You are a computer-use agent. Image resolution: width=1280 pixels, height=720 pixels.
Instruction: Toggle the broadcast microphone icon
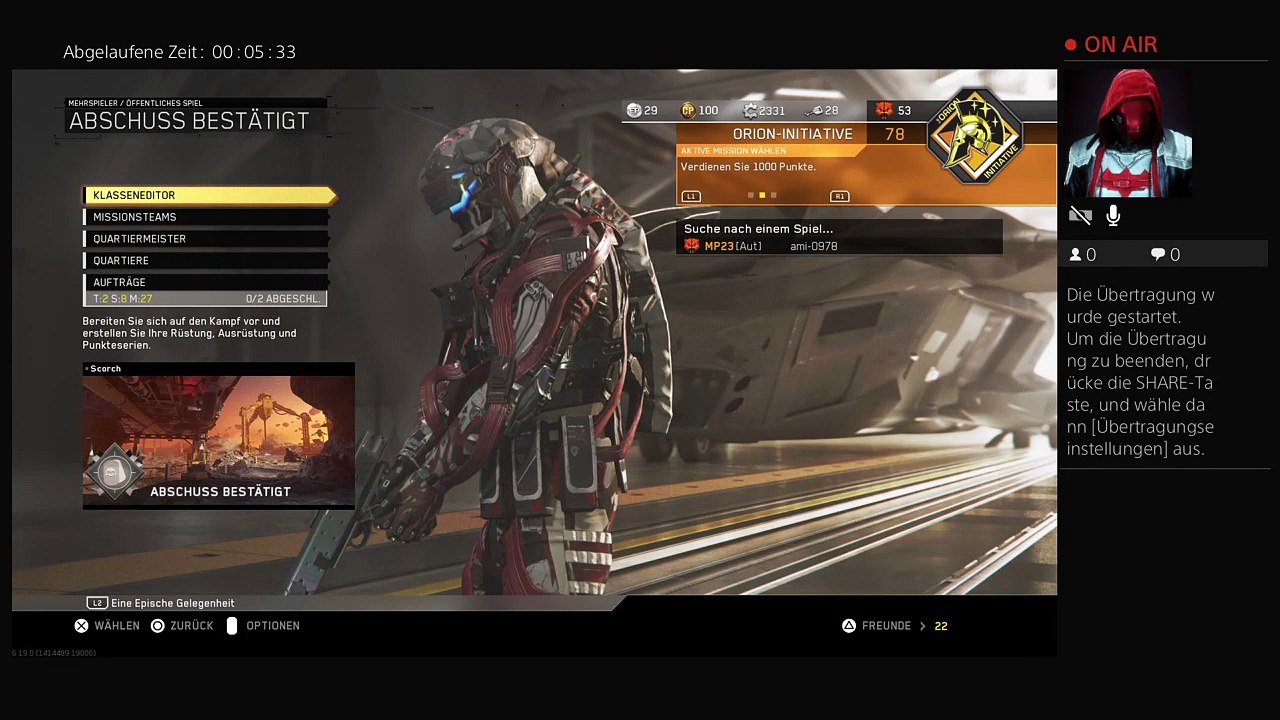(1113, 215)
